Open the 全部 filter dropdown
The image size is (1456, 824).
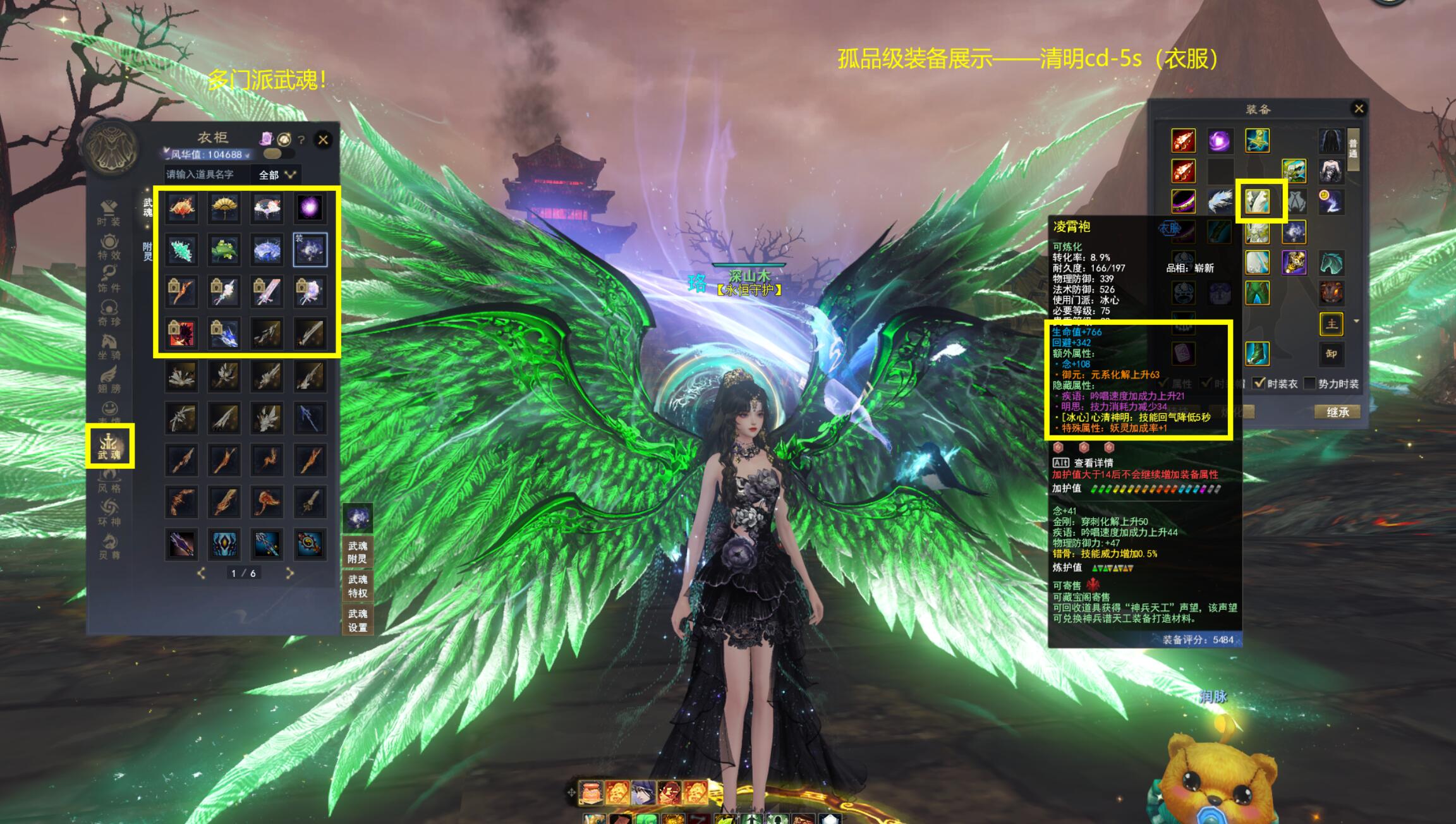point(277,174)
